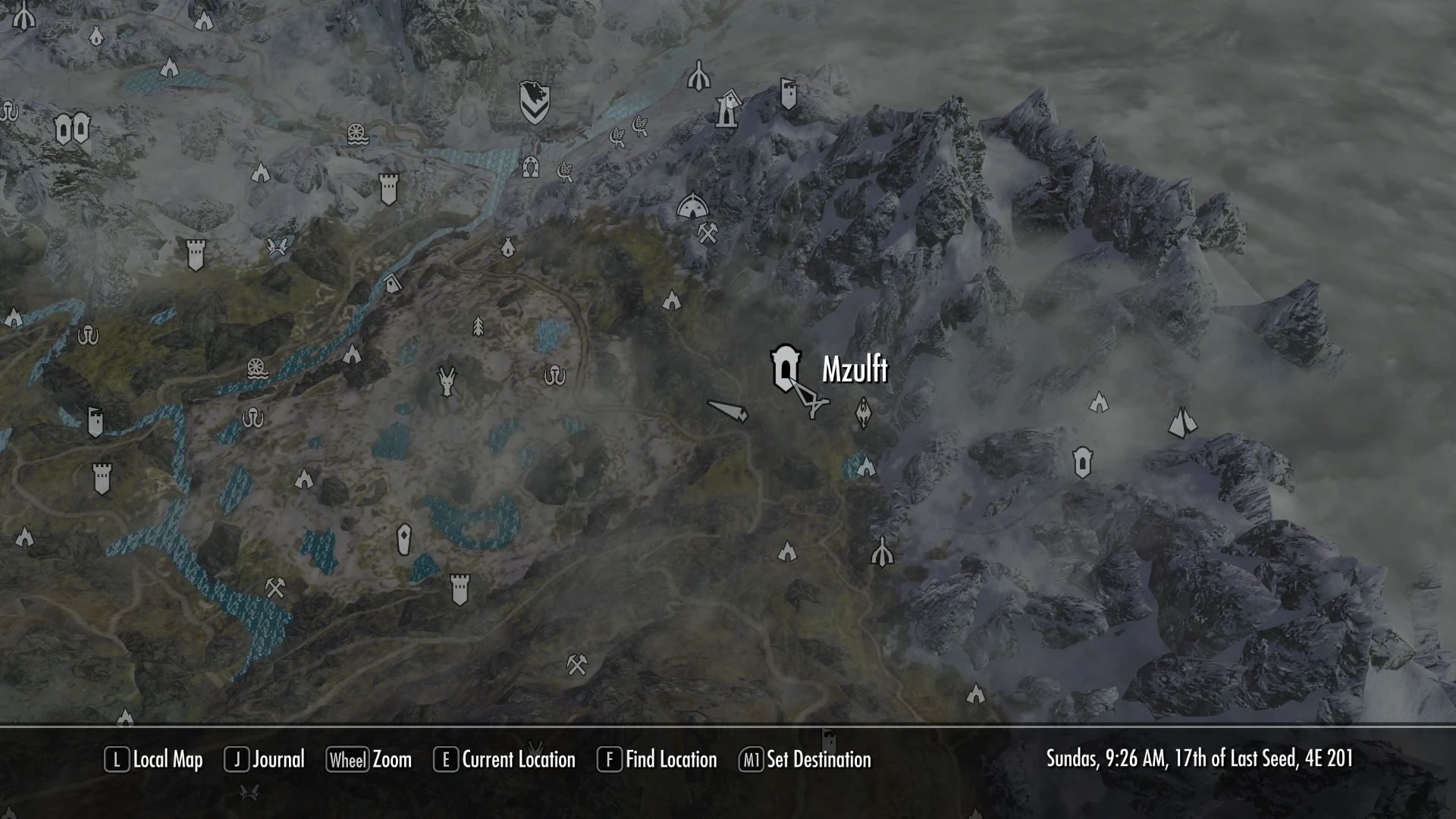
Task: Click the castle banner marker on the ridge
Action: [789, 94]
